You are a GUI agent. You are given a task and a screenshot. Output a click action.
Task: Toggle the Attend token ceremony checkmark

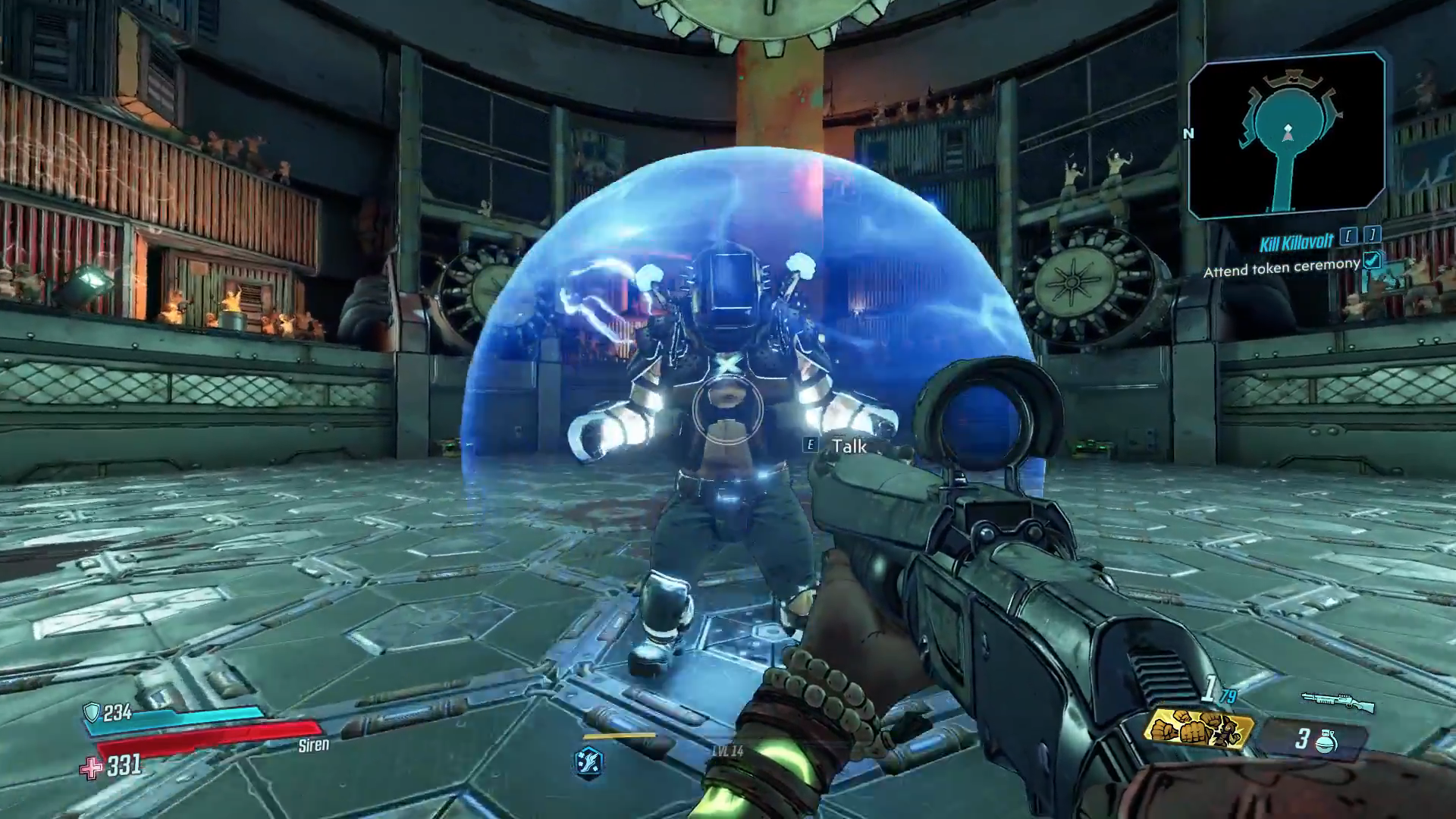[x=1373, y=262]
